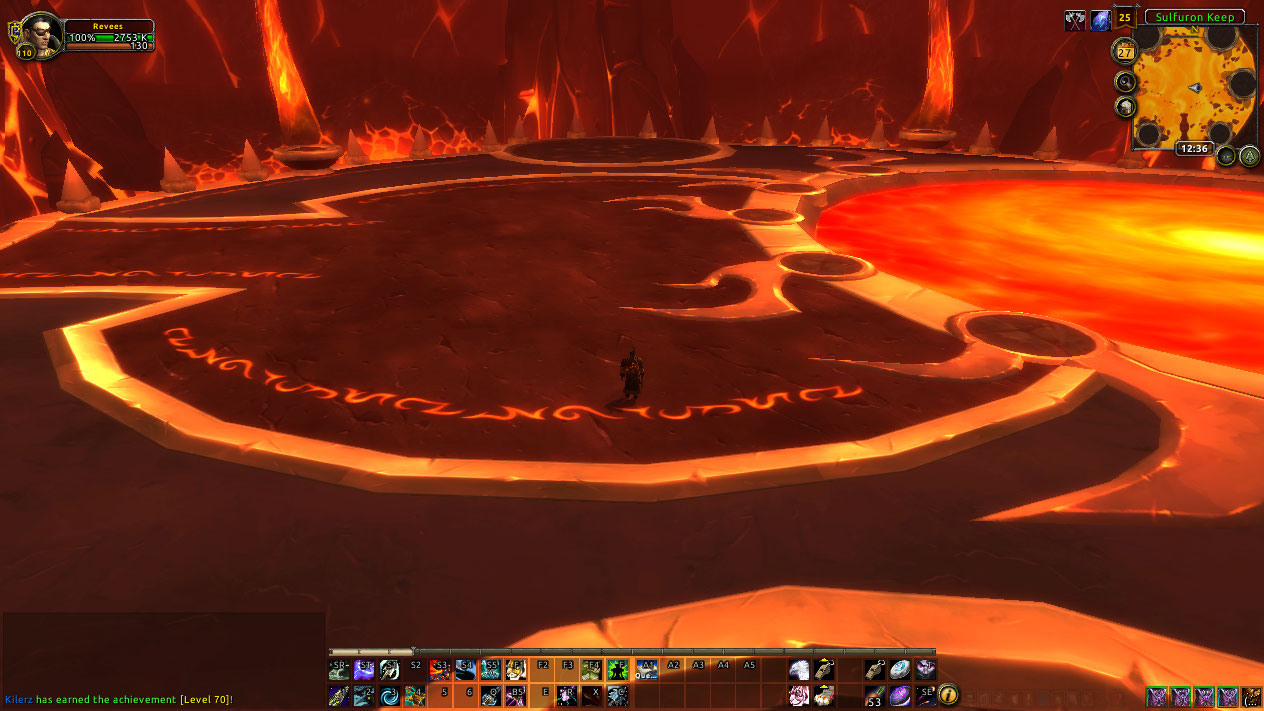
Task: Click the Revees player portrait
Action: tap(41, 33)
